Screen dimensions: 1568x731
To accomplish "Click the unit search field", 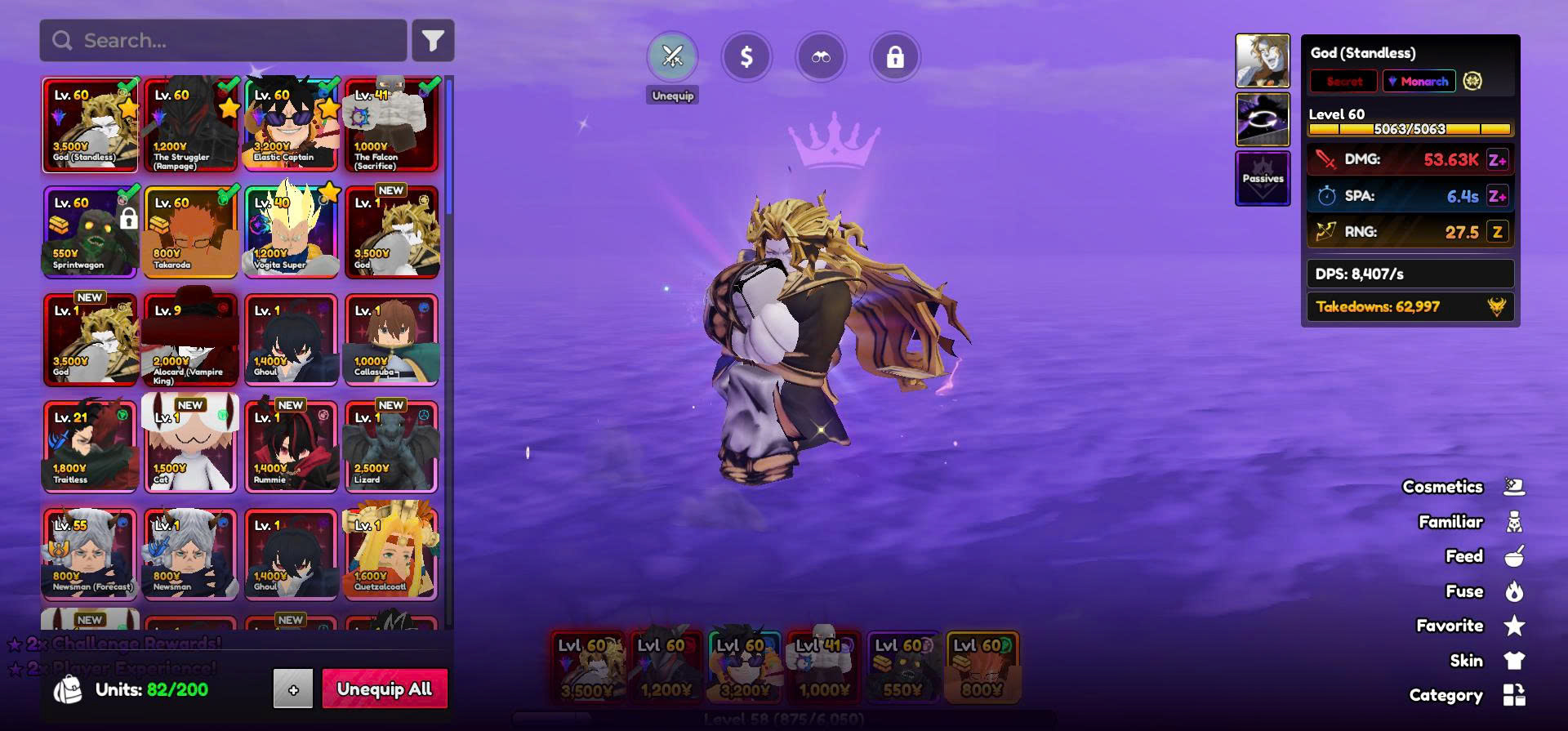I will click(x=222, y=41).
